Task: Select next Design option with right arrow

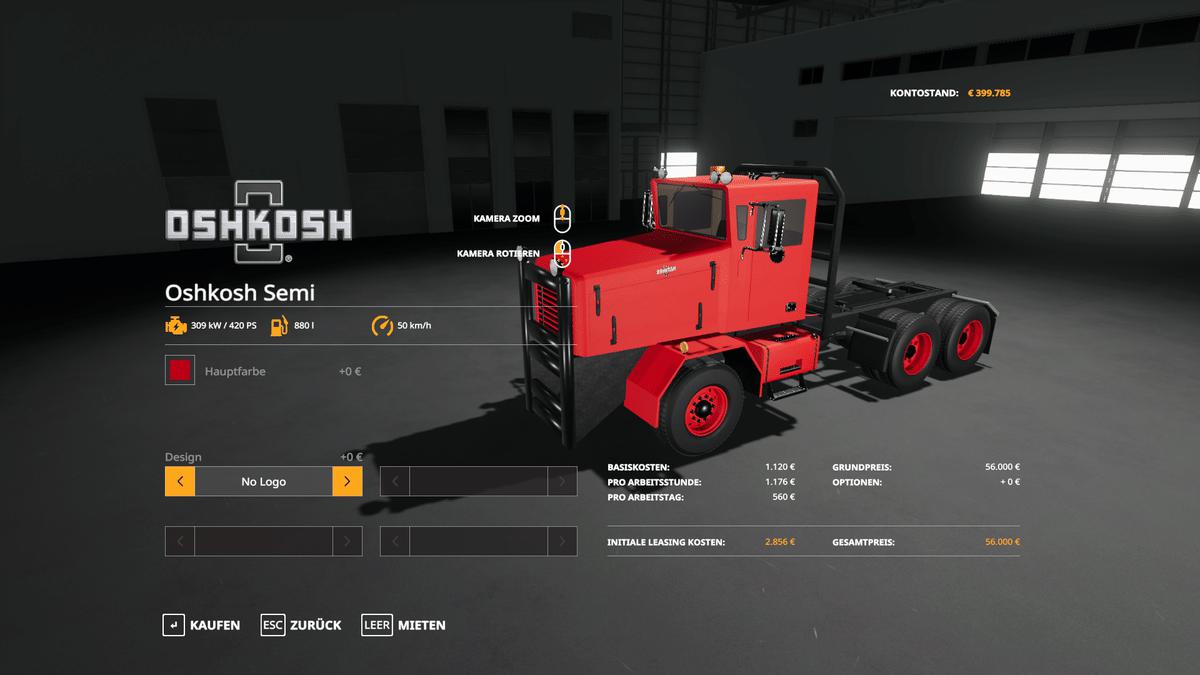Action: click(x=347, y=481)
